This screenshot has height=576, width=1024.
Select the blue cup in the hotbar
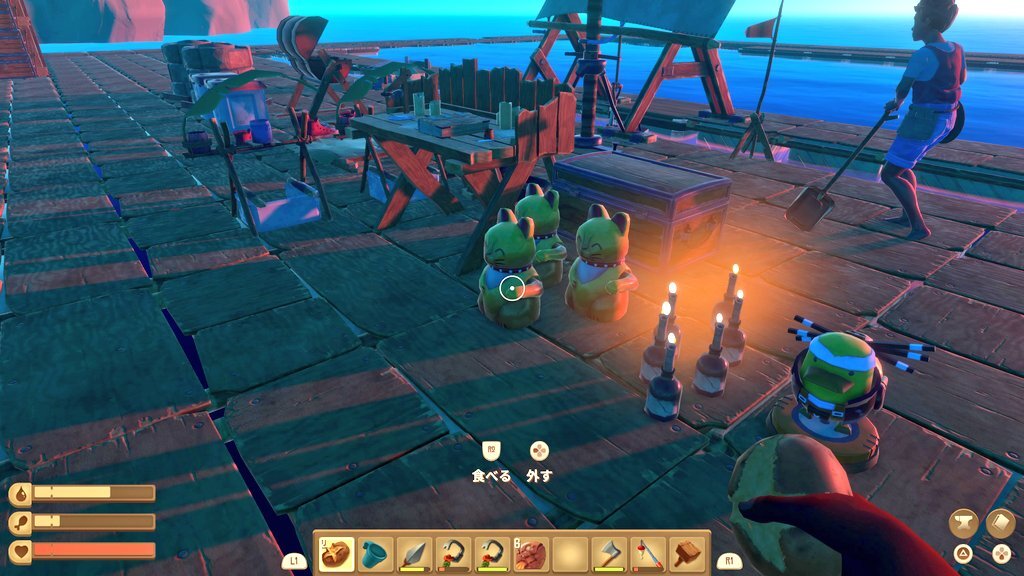pyautogui.click(x=375, y=553)
